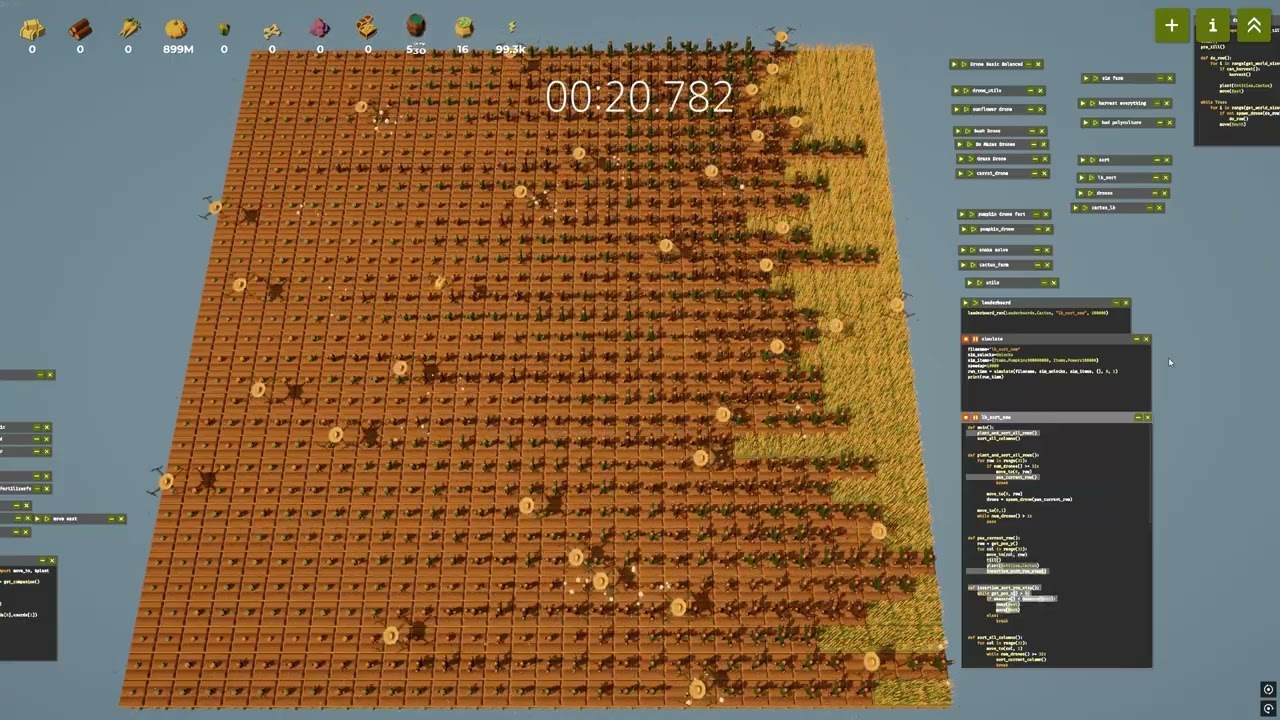The height and width of the screenshot is (720, 1280).
Task: Collapse the pumpkin_drone panel
Action: pos(1037,229)
